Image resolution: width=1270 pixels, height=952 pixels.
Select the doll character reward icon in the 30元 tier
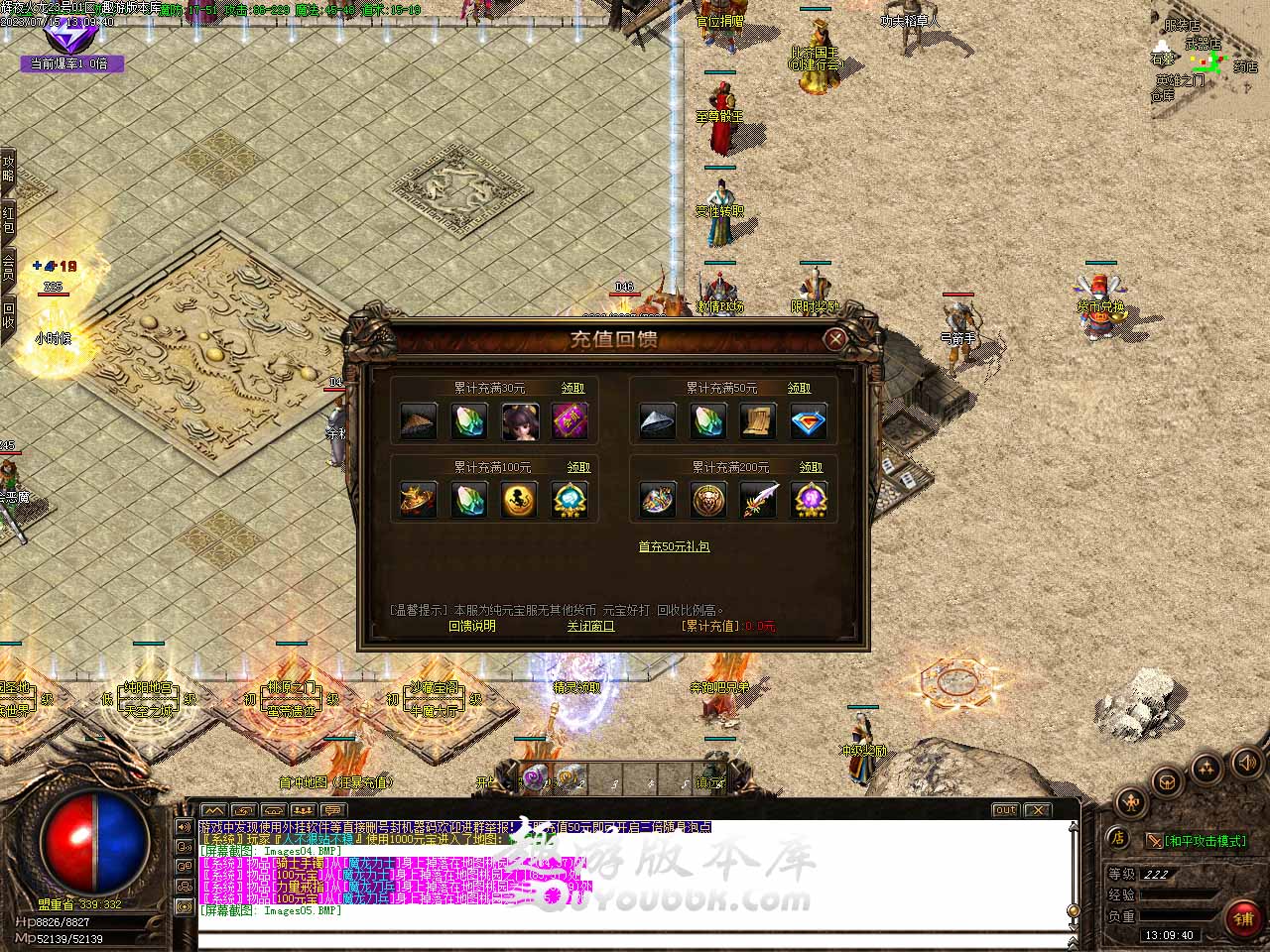[x=520, y=421]
